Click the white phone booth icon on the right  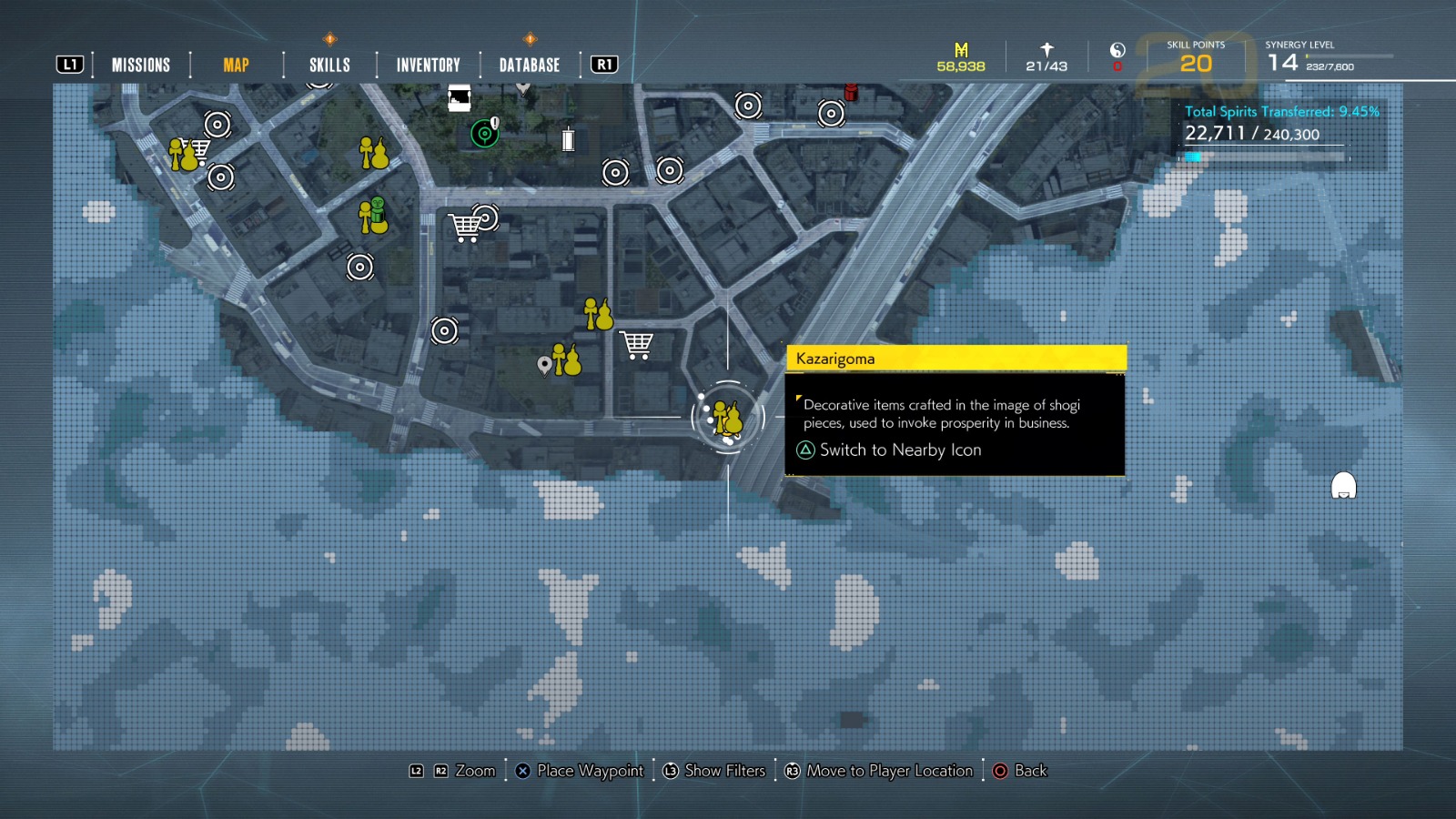point(1343,487)
